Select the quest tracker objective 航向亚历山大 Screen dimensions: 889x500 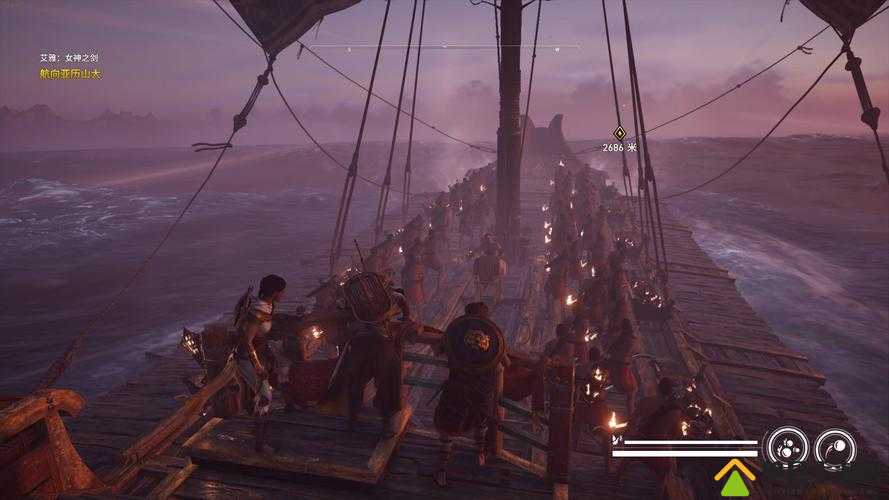(72, 73)
